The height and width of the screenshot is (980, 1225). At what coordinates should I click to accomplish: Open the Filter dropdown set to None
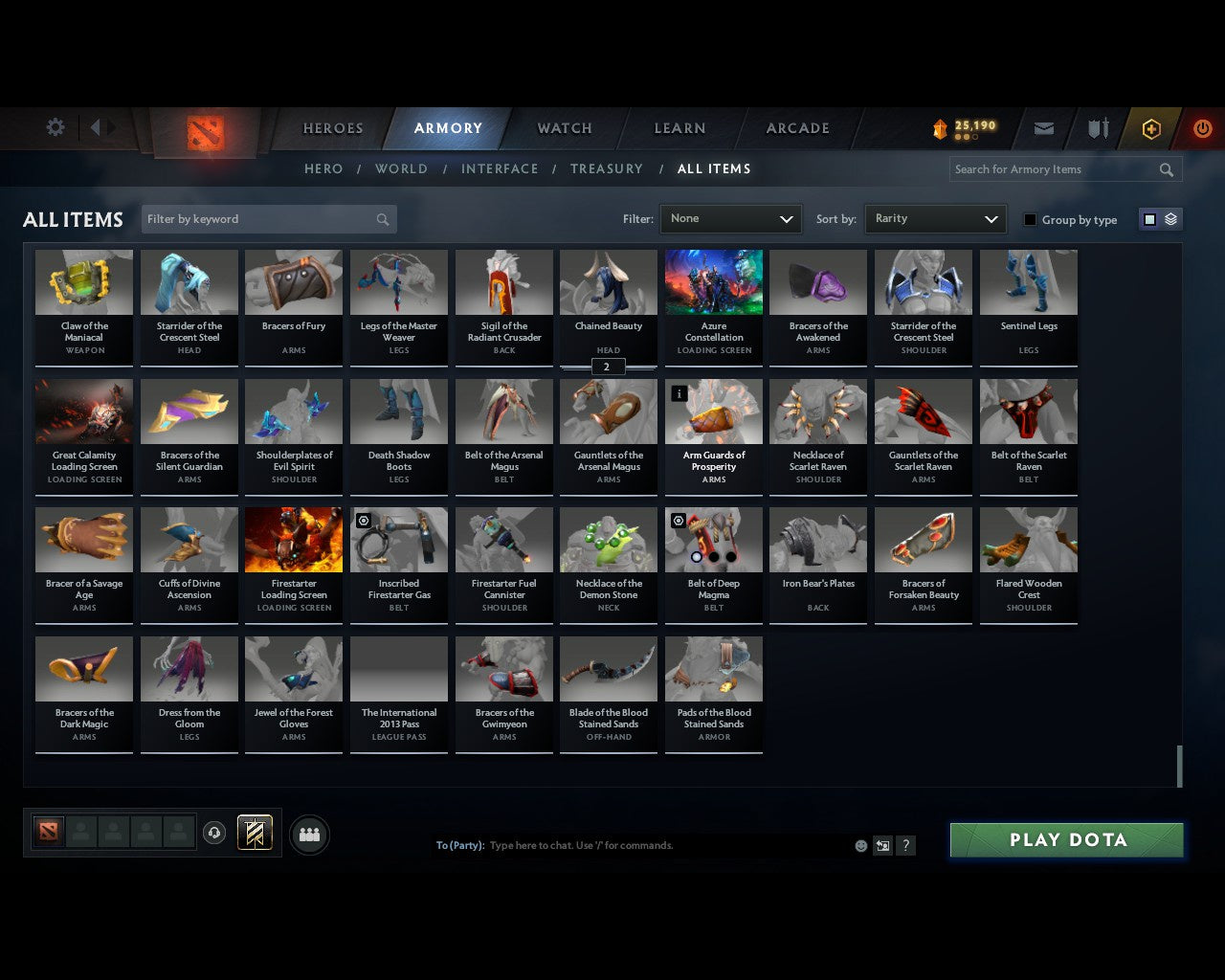point(730,218)
